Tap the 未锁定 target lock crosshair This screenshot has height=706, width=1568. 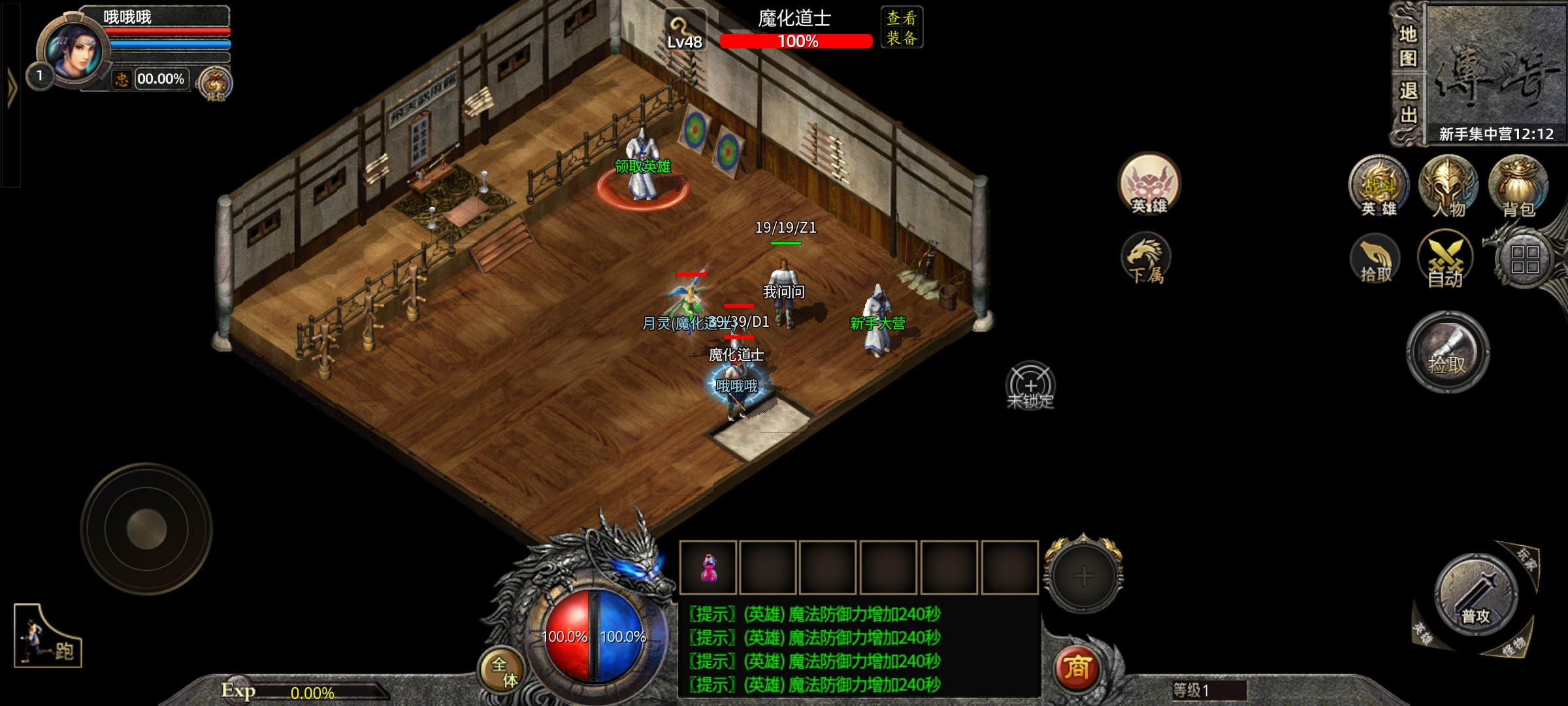coord(1031,386)
